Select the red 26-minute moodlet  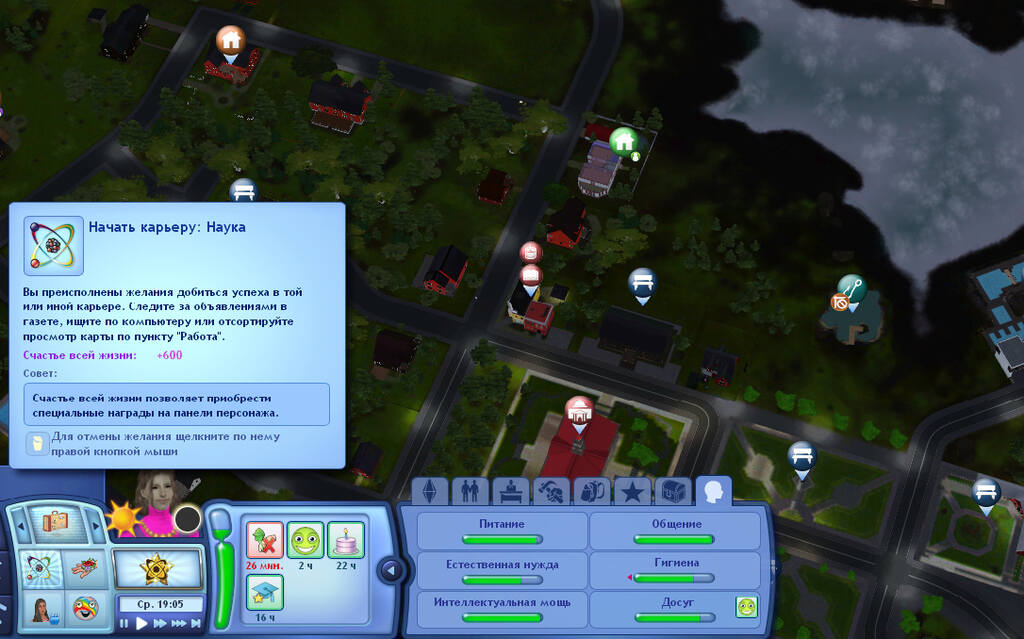coord(264,541)
